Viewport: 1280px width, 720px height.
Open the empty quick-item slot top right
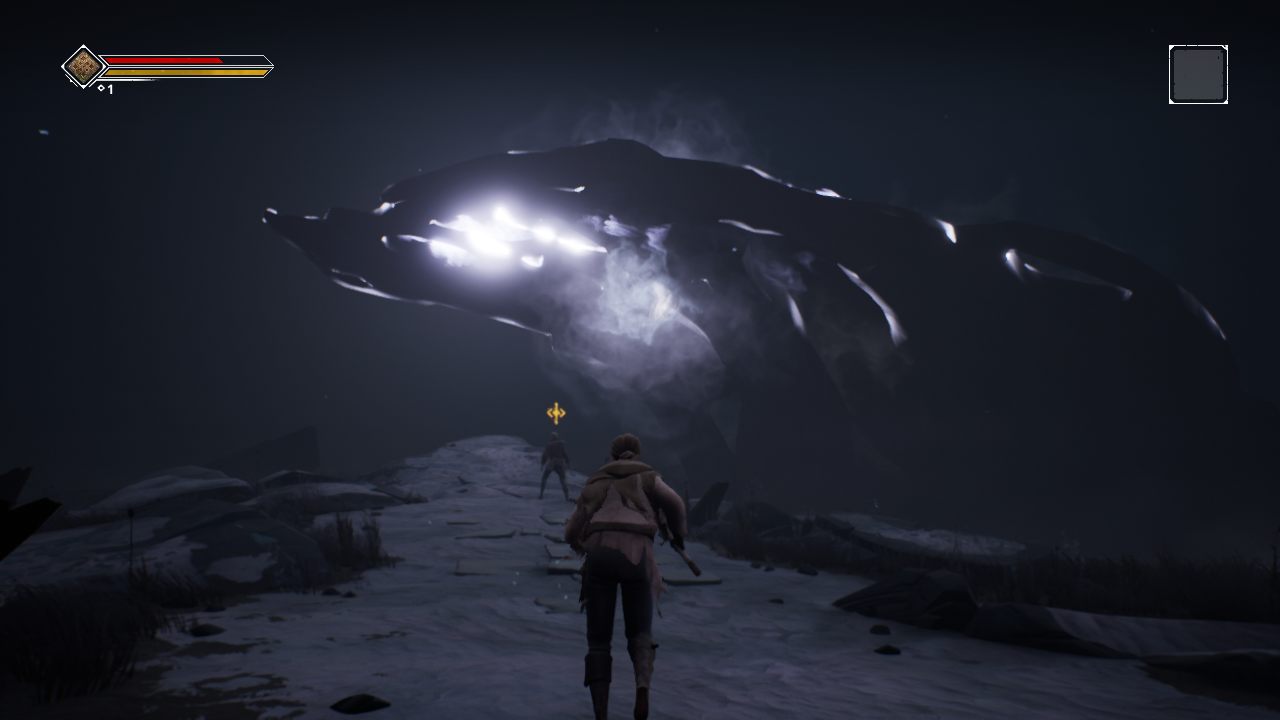pos(1198,73)
